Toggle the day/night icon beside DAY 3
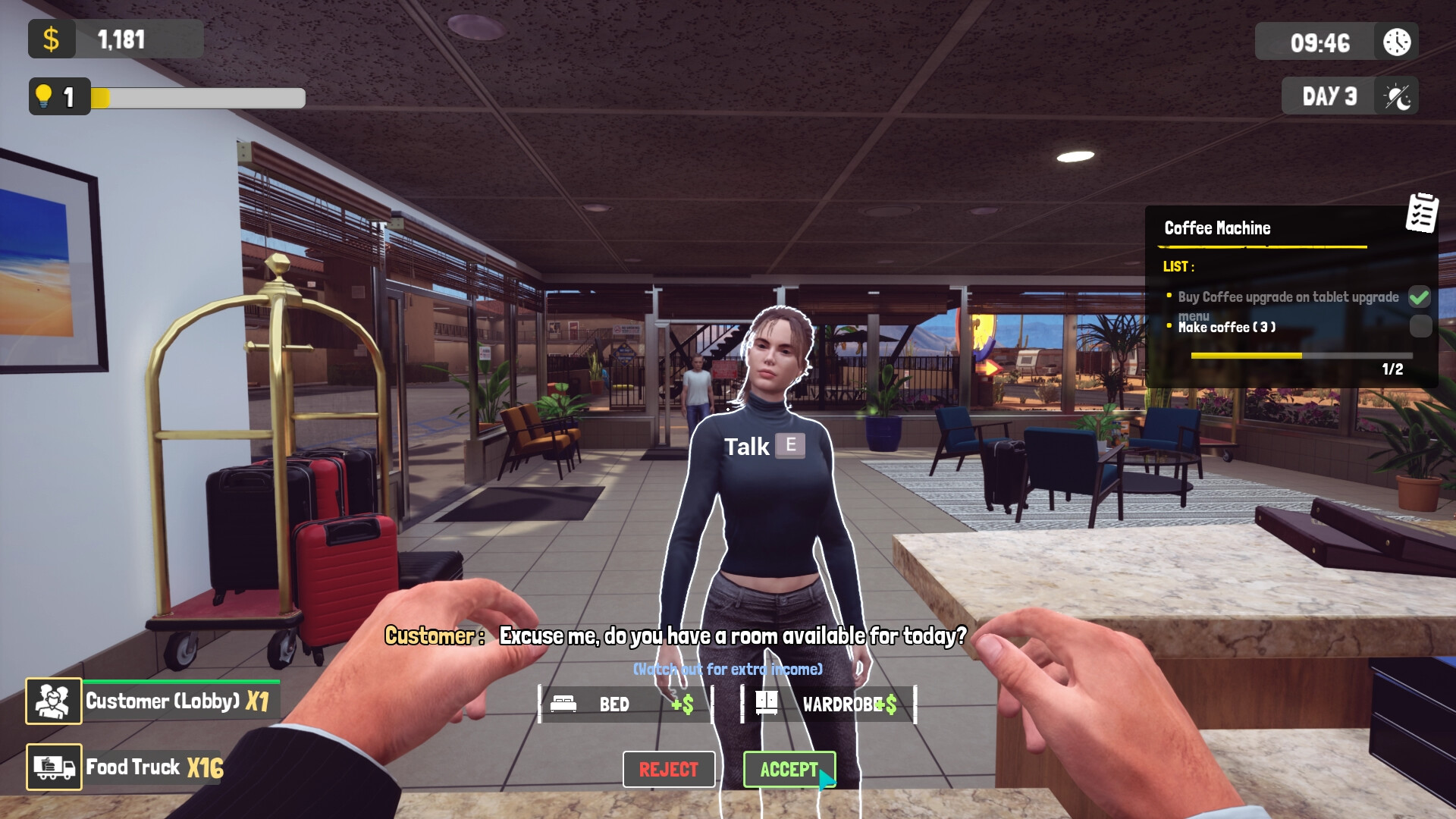 (x=1398, y=96)
